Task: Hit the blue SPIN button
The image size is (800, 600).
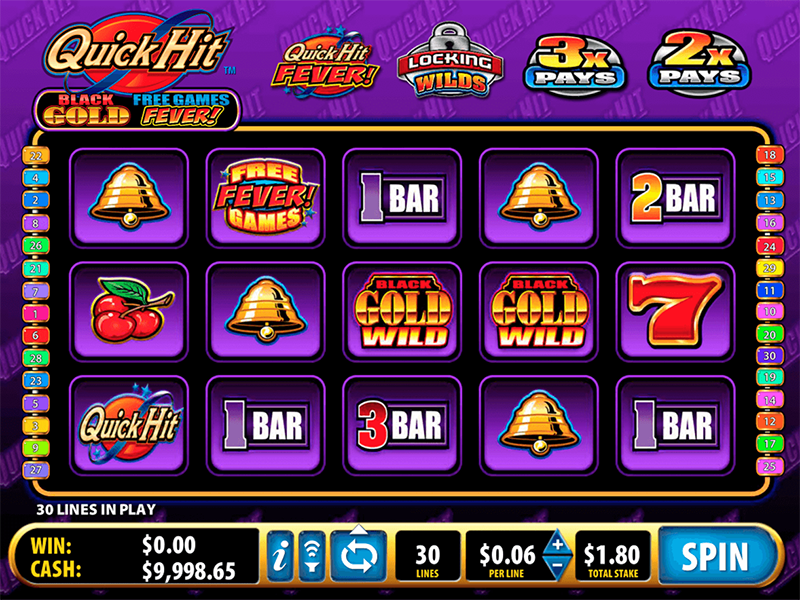Action: click(x=716, y=555)
